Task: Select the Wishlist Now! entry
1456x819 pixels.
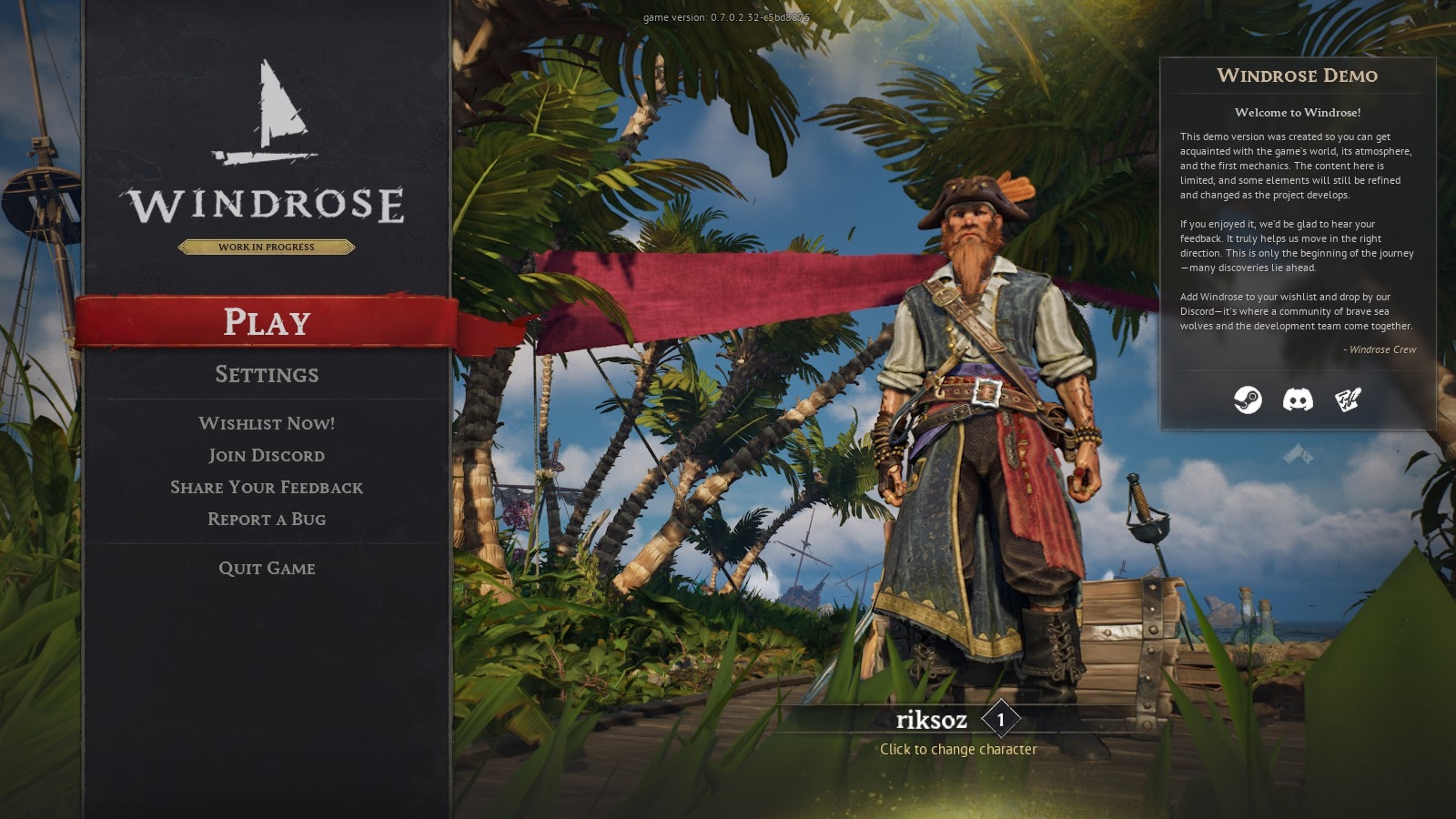Action: (x=267, y=423)
